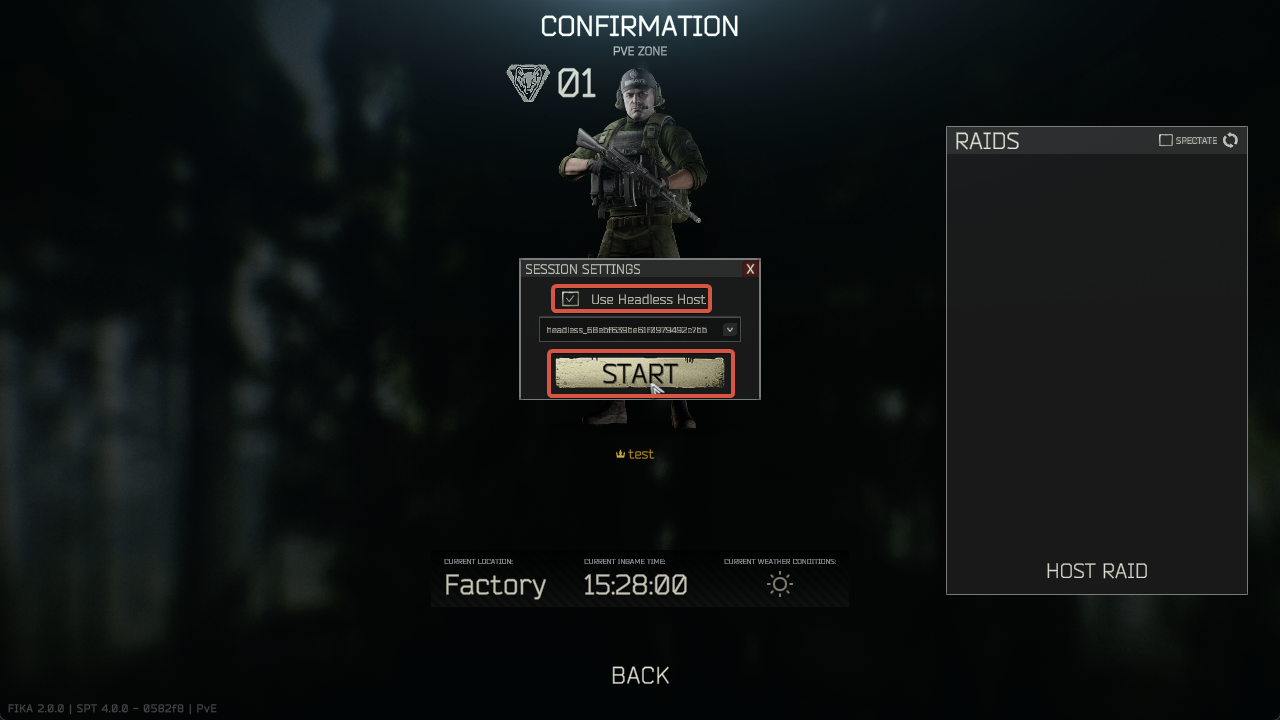Open the headless host dropdown

(730, 329)
